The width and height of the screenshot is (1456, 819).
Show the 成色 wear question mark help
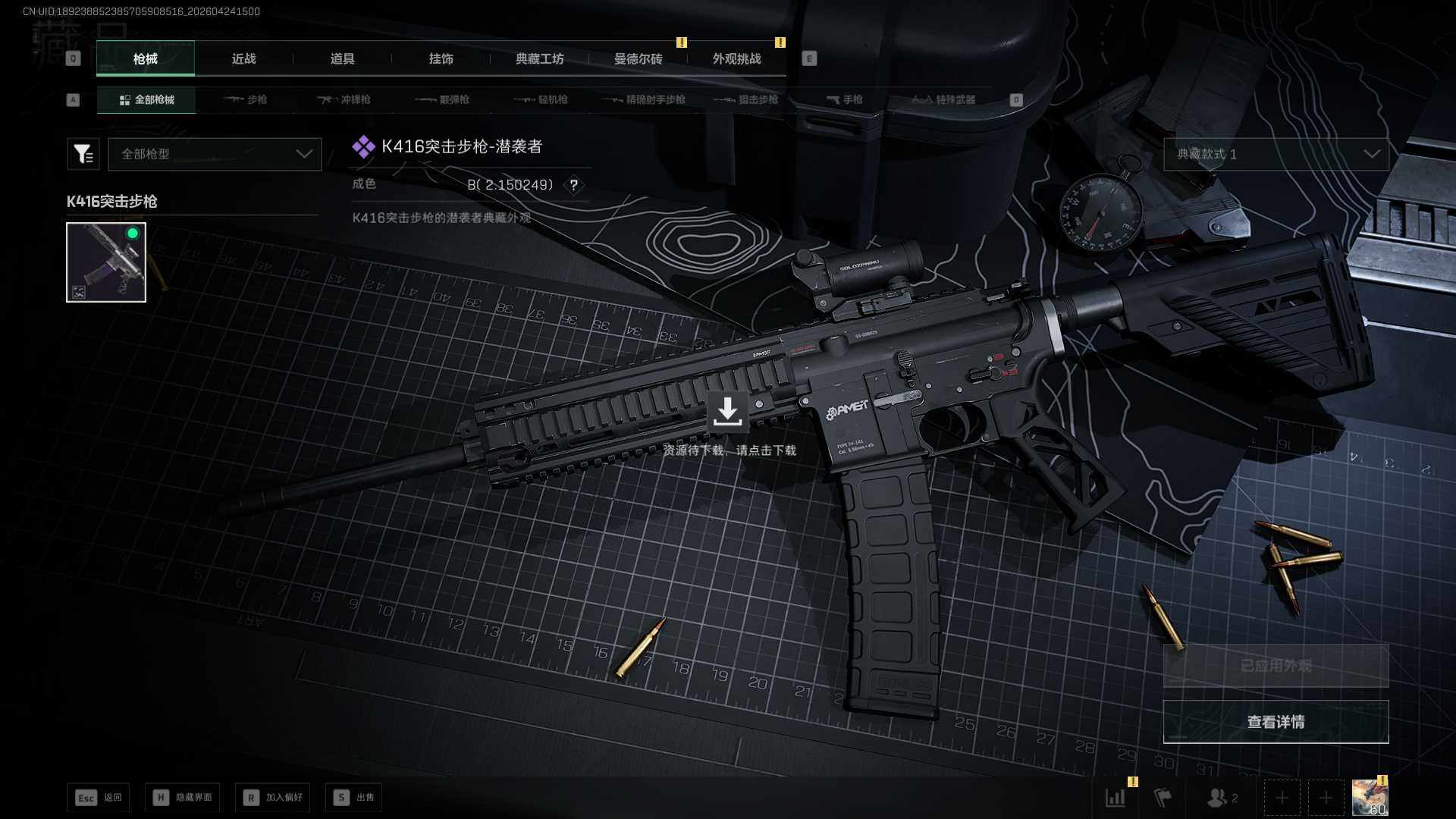click(574, 185)
